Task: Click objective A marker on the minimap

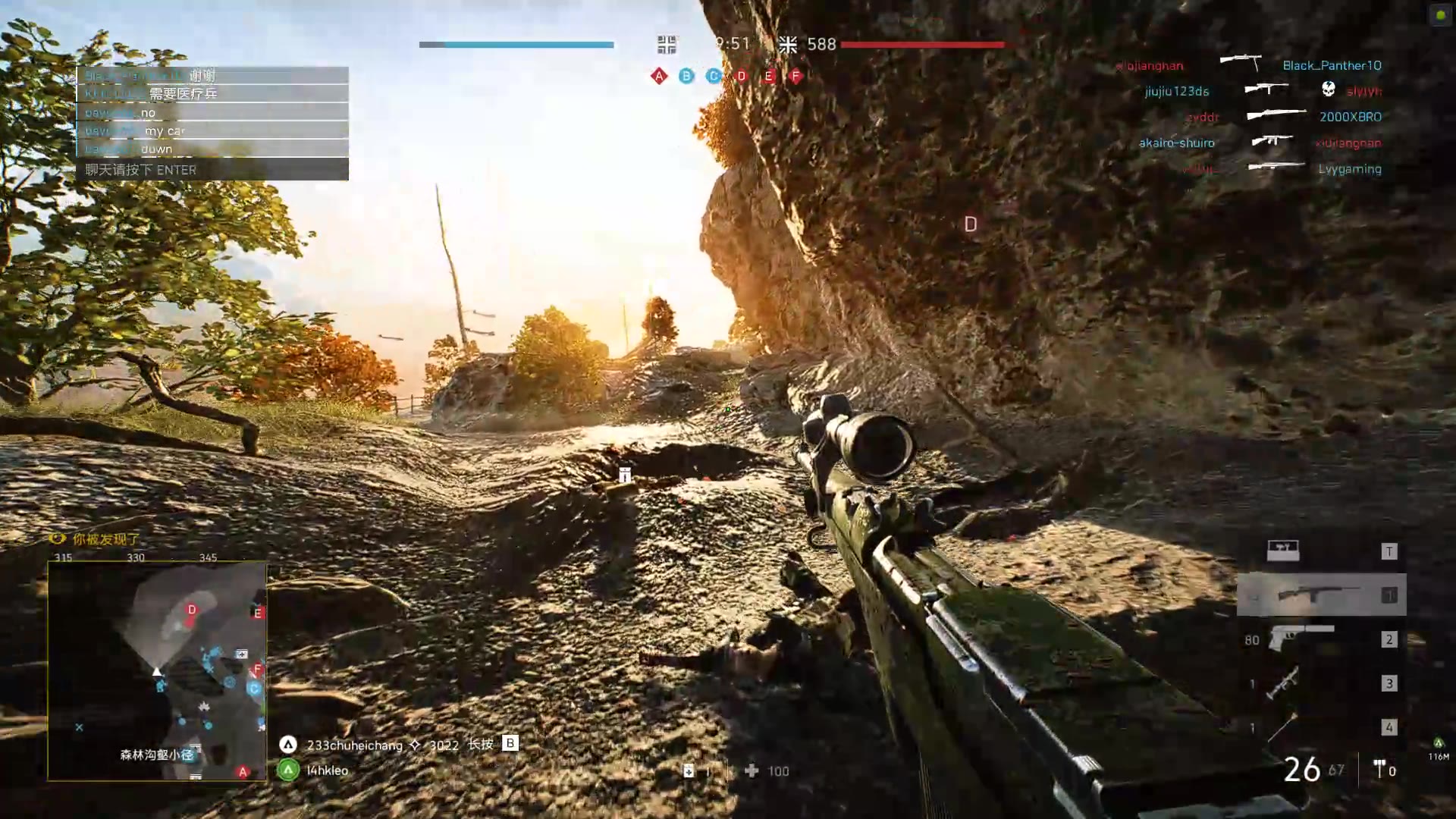Action: tap(243, 772)
